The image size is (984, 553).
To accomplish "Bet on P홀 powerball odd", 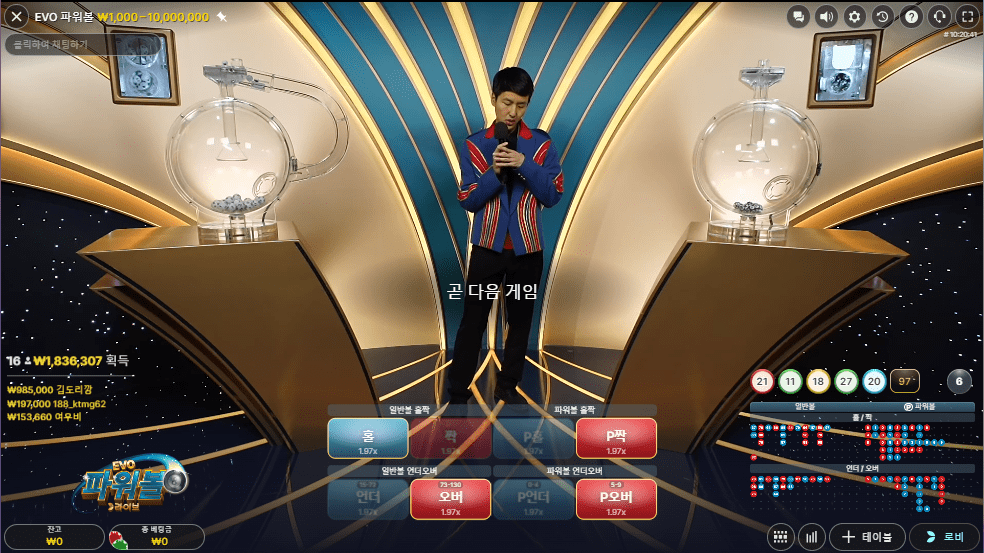I will (x=534, y=437).
